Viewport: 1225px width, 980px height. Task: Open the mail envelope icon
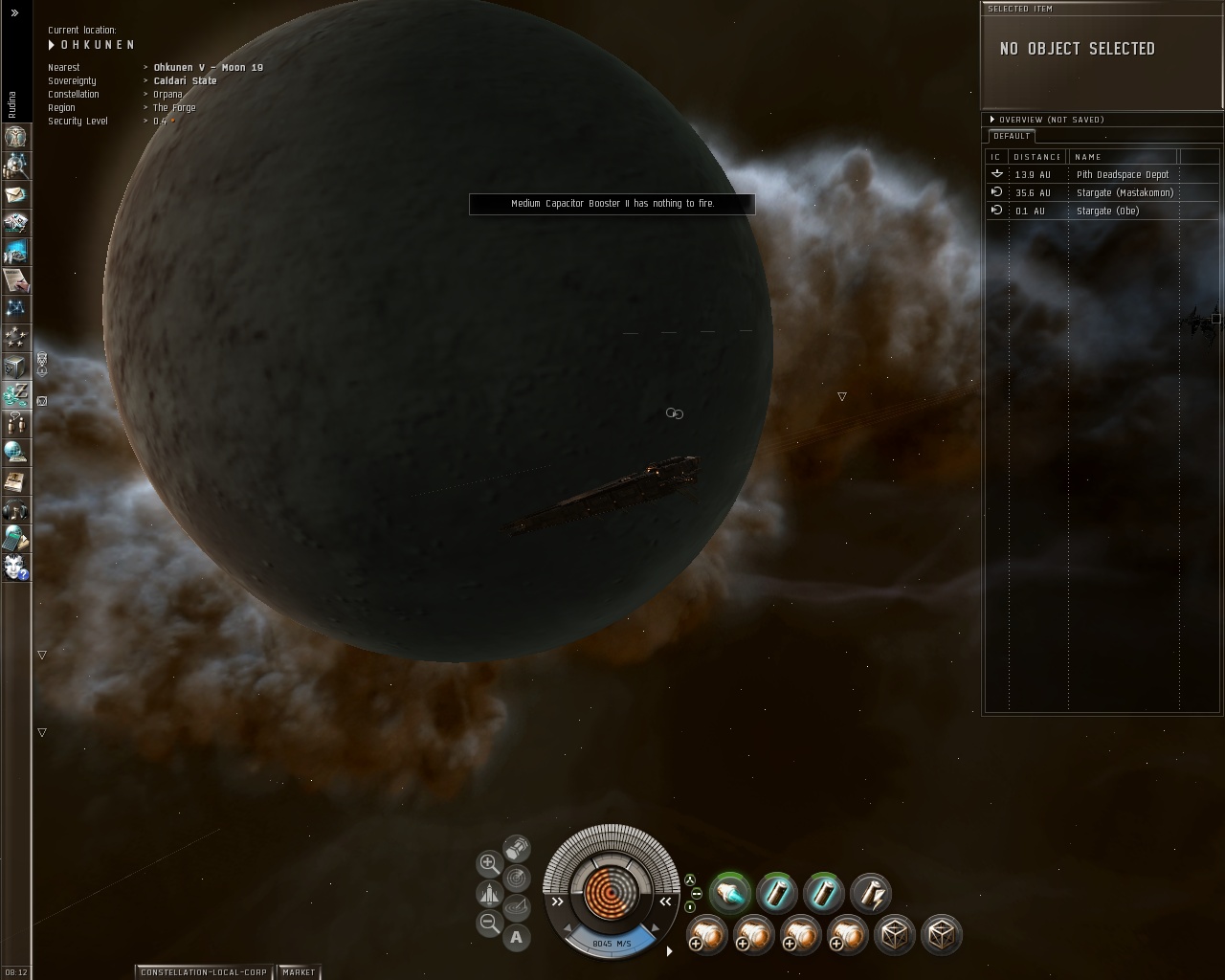click(15, 193)
